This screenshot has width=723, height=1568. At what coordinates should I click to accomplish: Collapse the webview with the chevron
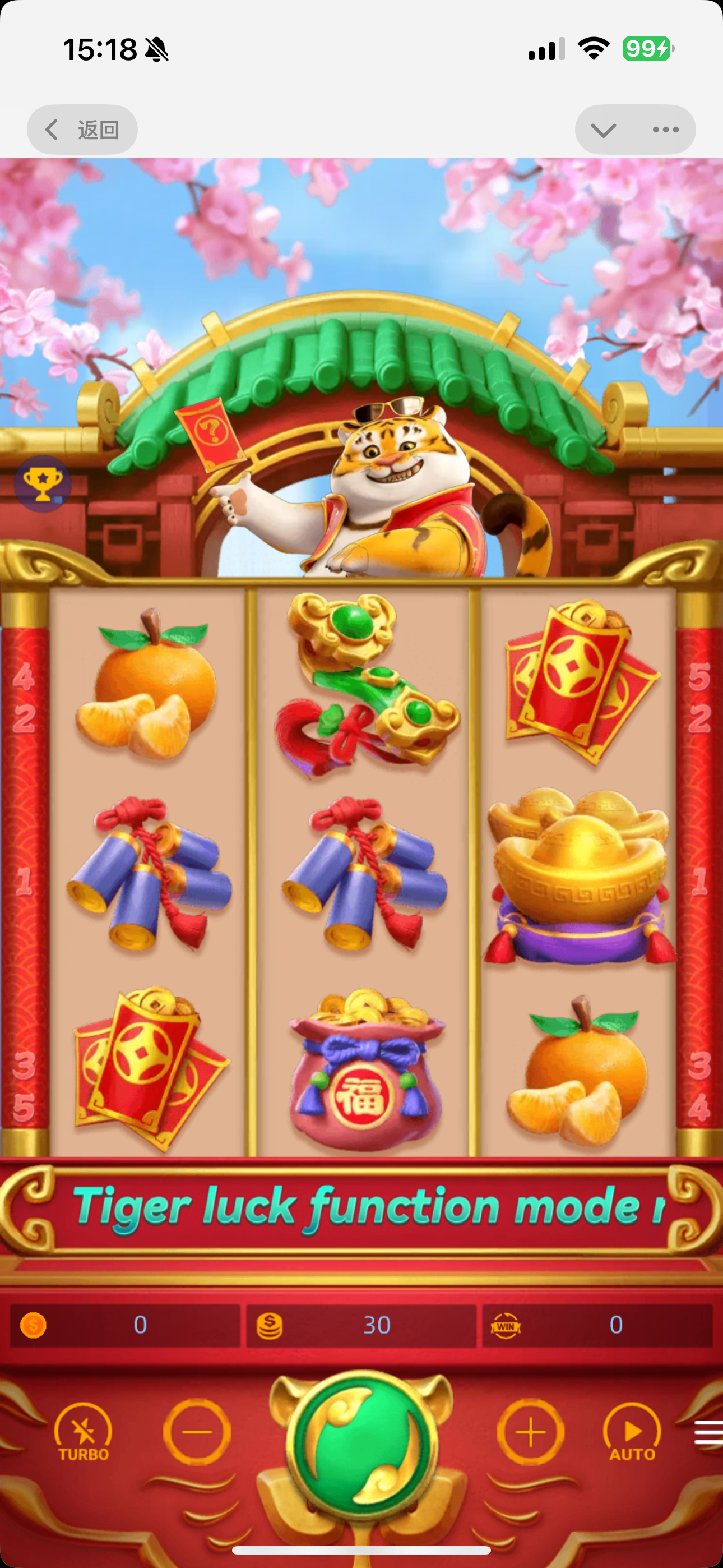click(x=602, y=129)
